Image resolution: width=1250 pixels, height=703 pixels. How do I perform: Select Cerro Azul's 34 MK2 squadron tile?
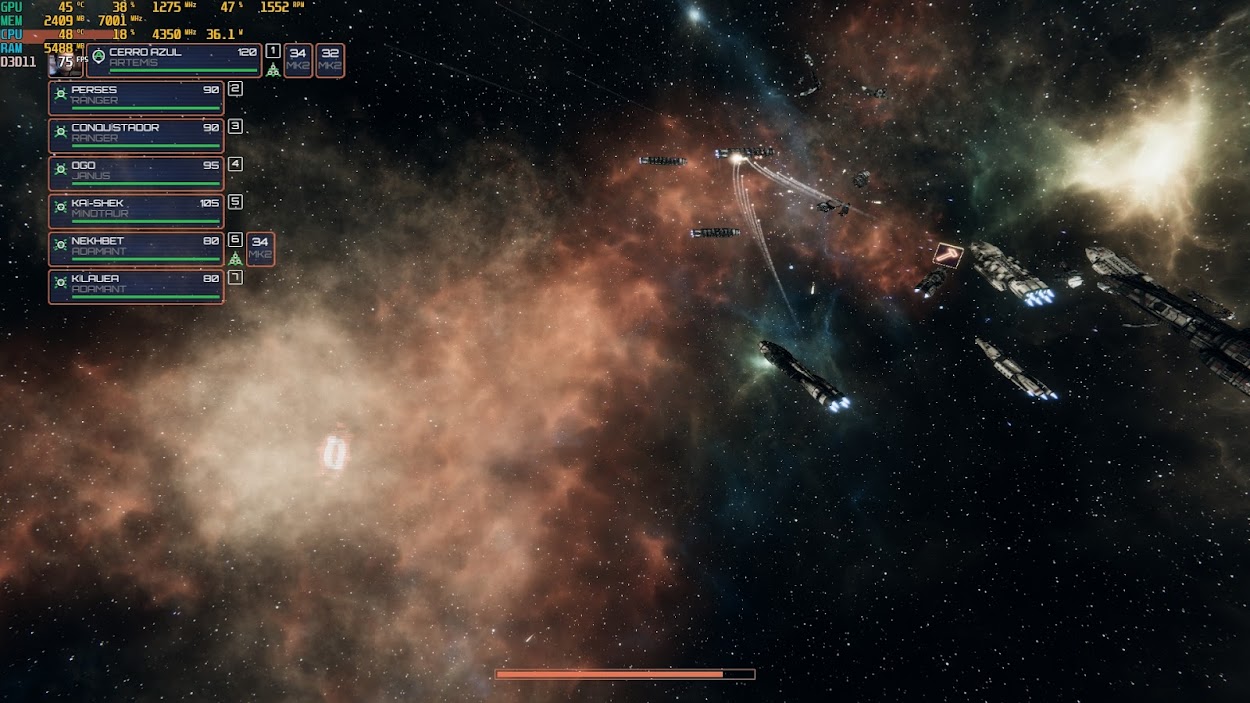tap(298, 60)
